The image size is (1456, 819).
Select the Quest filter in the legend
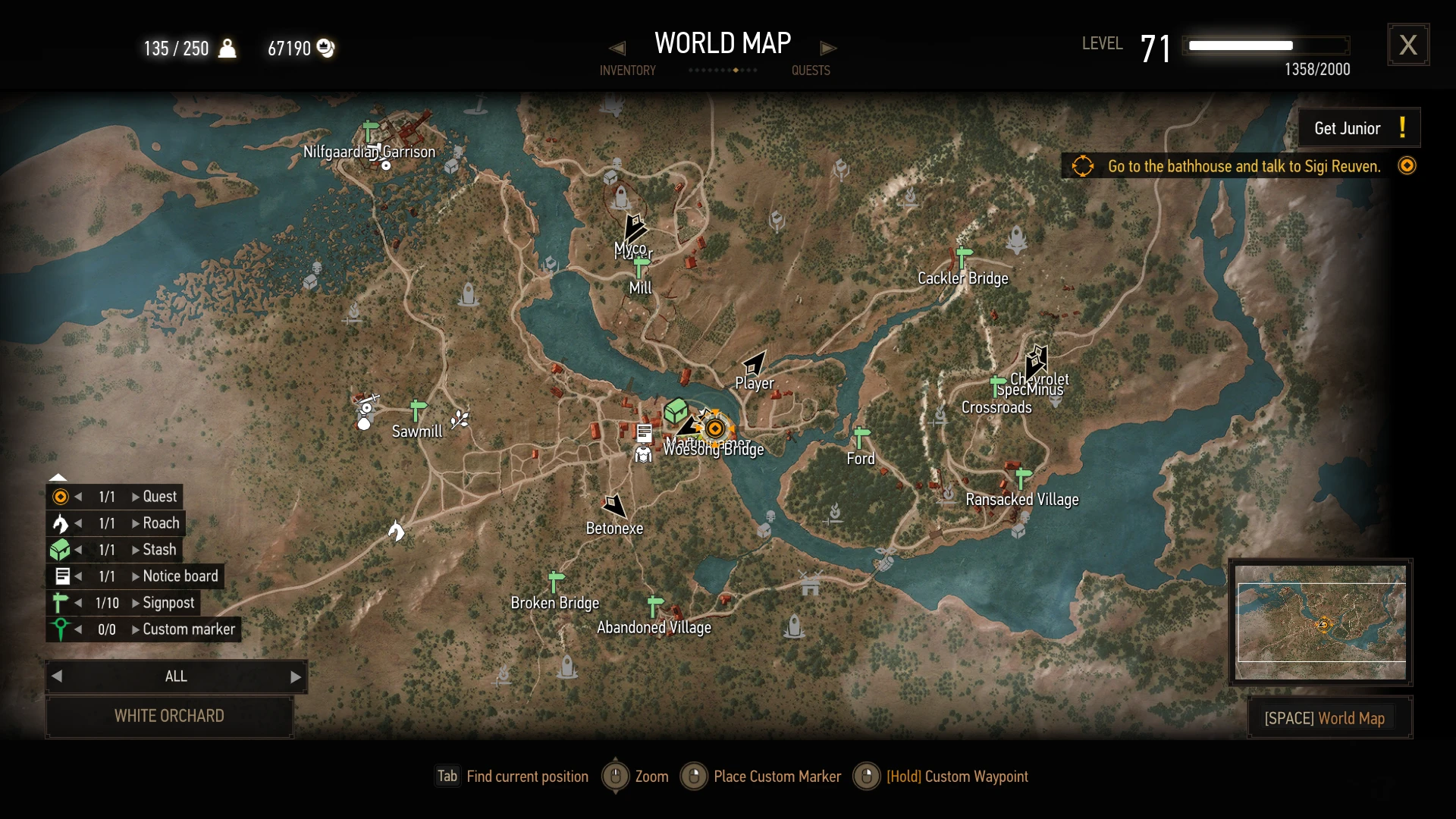click(159, 497)
